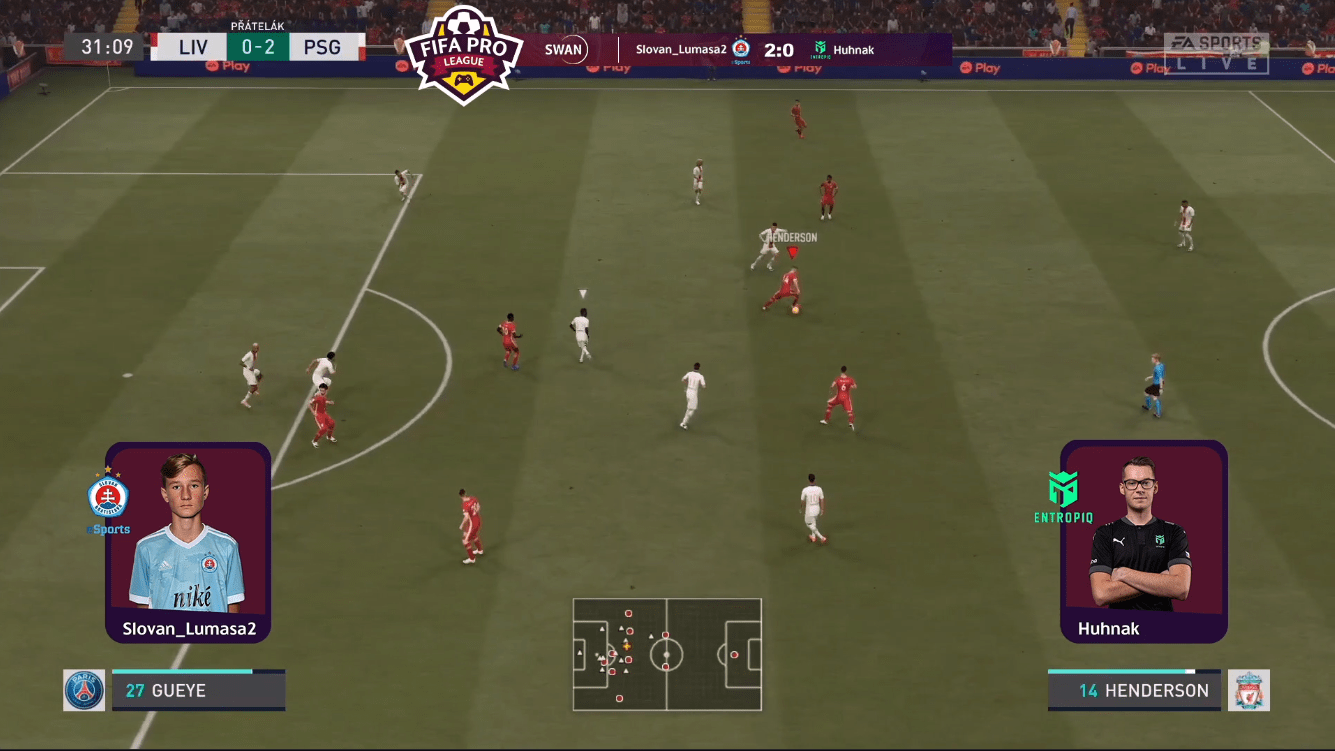Click the Entropiq team logo
This screenshot has height=751, width=1335.
1063,497
